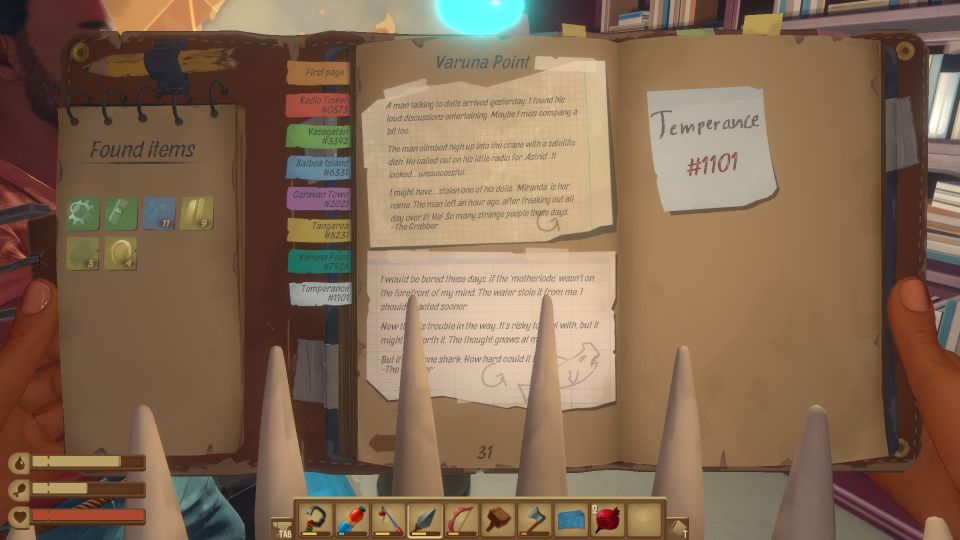The height and width of the screenshot is (540, 960).
Task: Choose the yellow found item numbered 9
Action: pos(197,212)
